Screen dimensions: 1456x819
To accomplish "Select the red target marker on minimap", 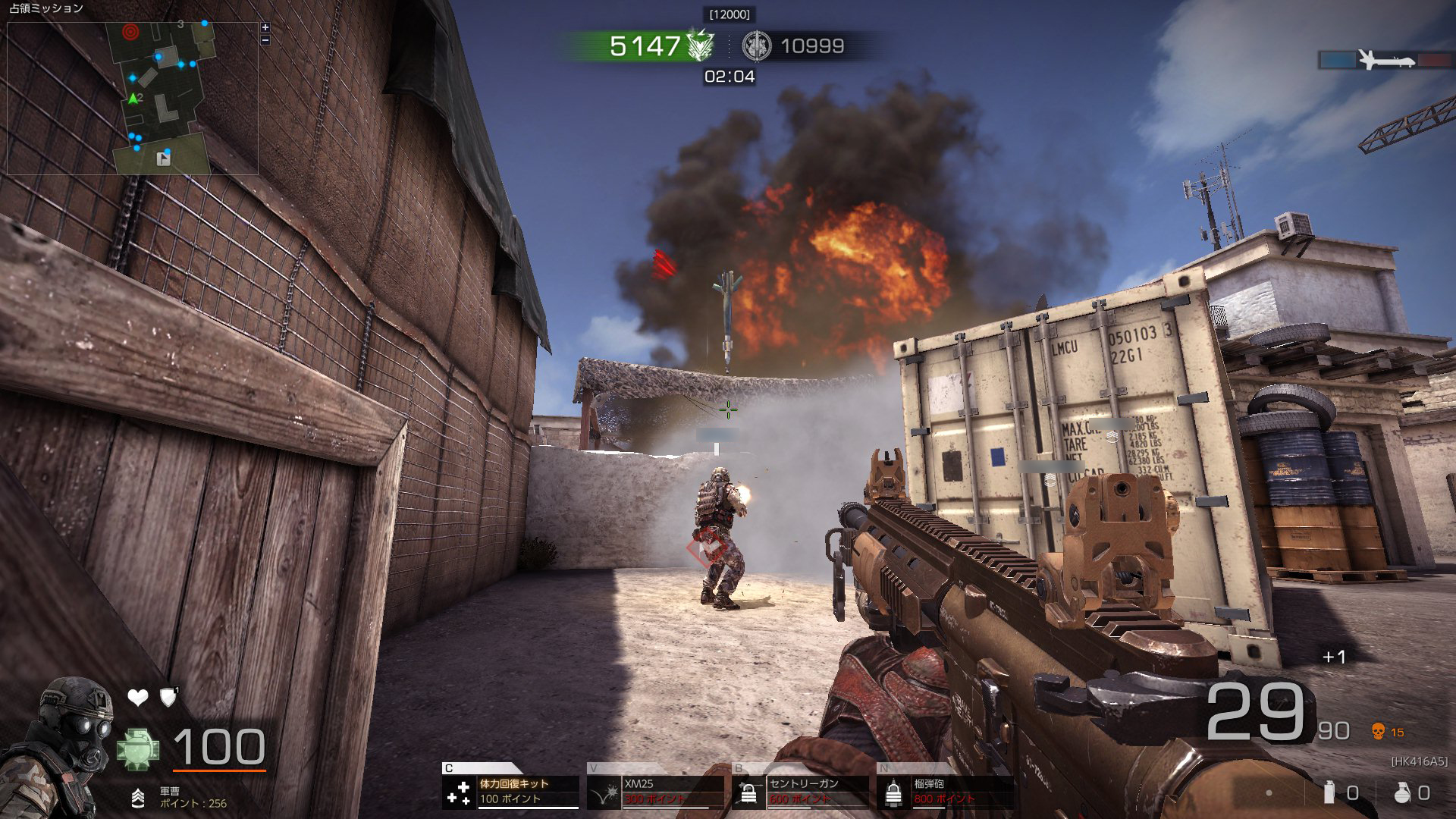I will point(130,32).
